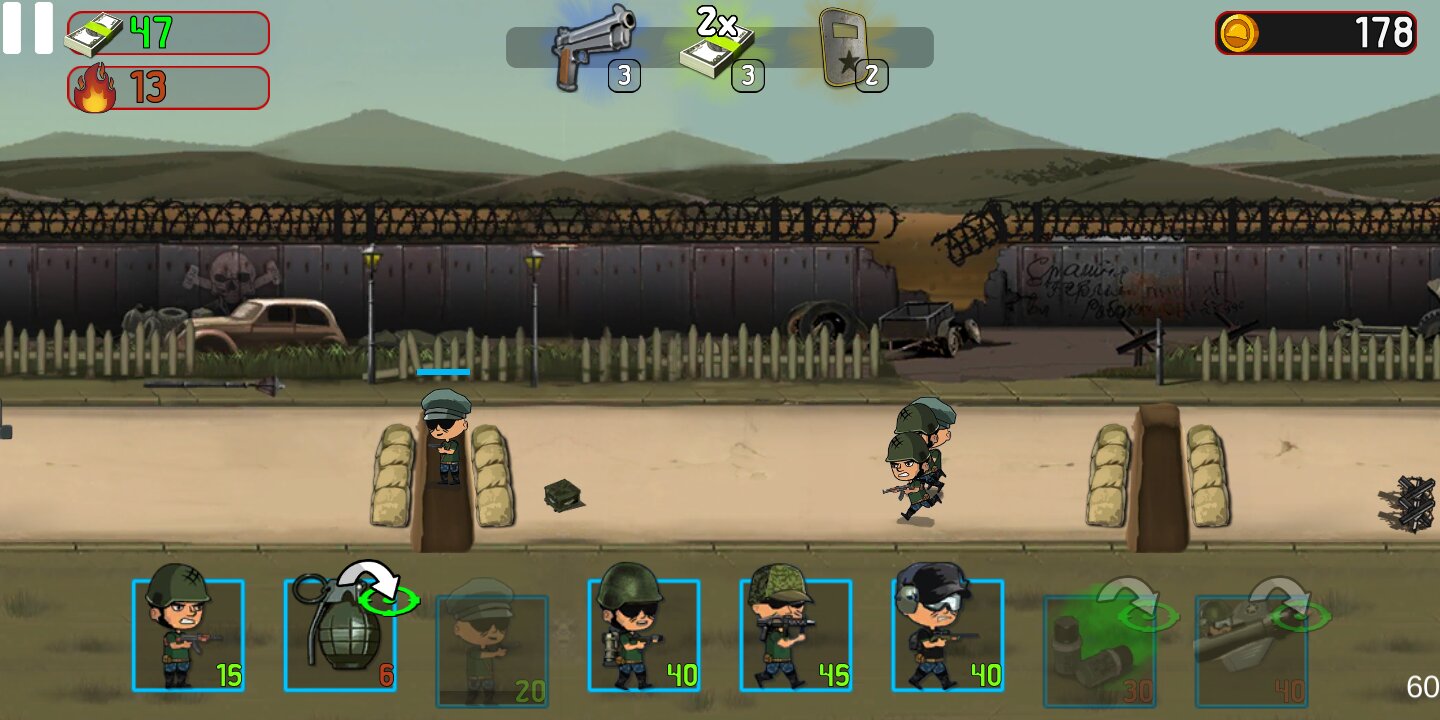Deploy the goggles soldier costing 40
1440x720 pixels.
948,635
